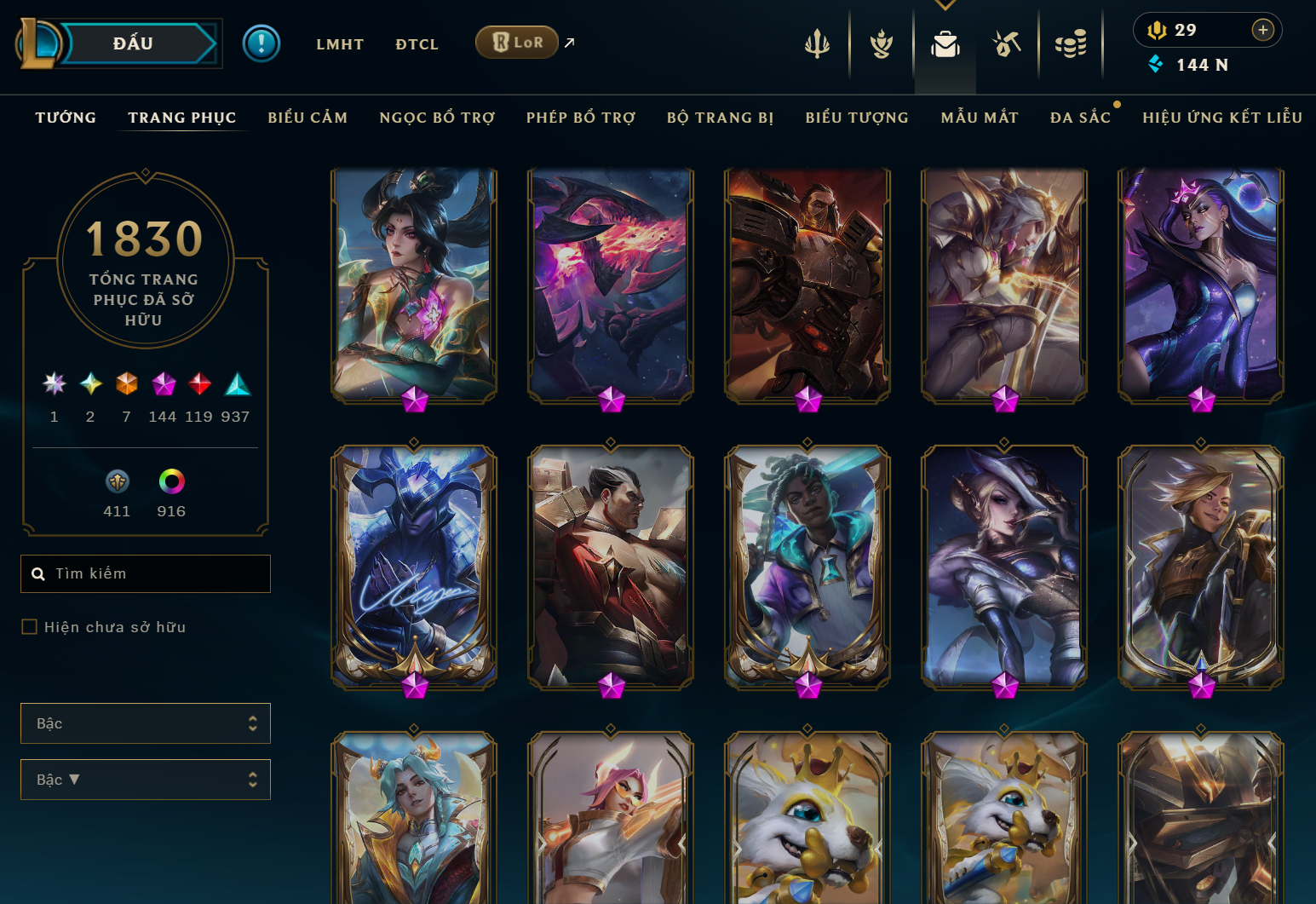
Task: Enable the 'Hiện chưa sở hữu' checkbox
Action: [x=28, y=626]
